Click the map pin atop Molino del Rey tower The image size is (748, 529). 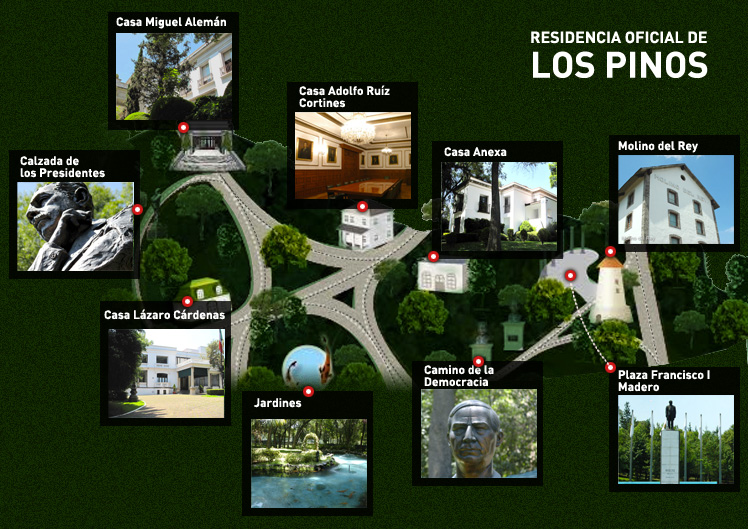point(610,251)
